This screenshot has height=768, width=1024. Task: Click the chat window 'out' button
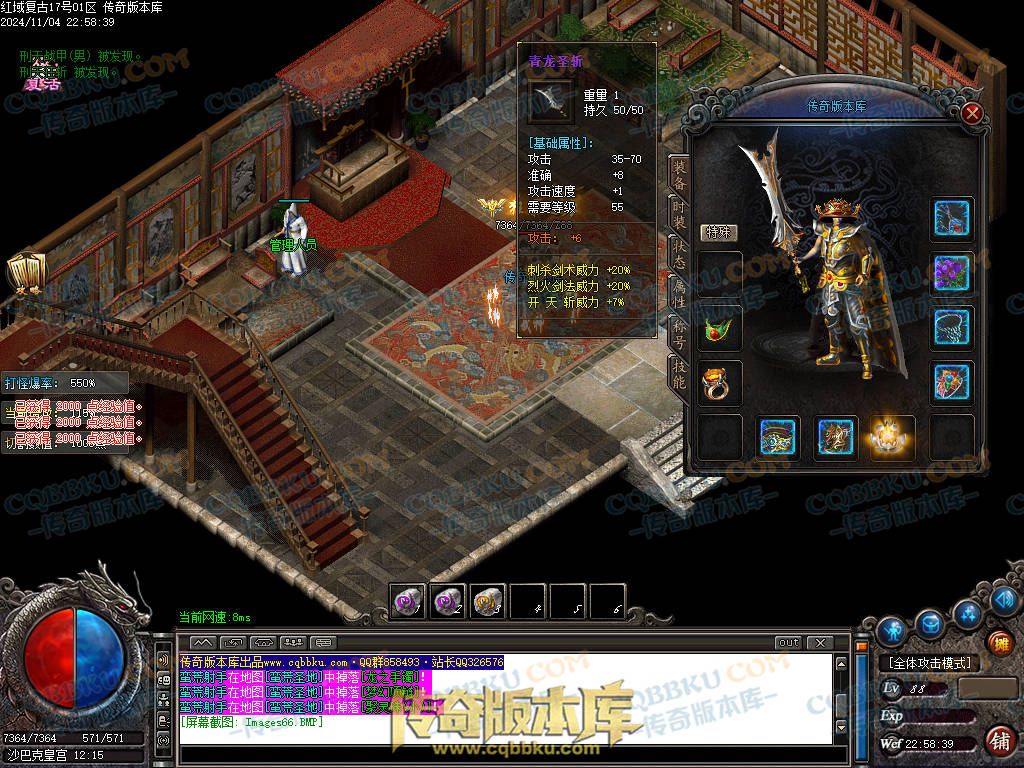(788, 642)
